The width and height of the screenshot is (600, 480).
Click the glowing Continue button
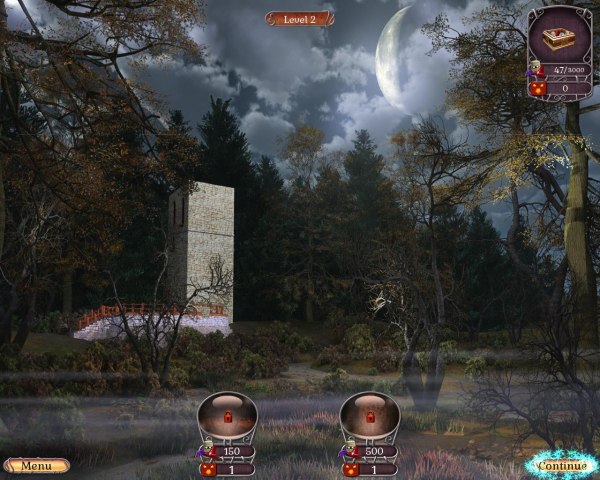click(561, 465)
